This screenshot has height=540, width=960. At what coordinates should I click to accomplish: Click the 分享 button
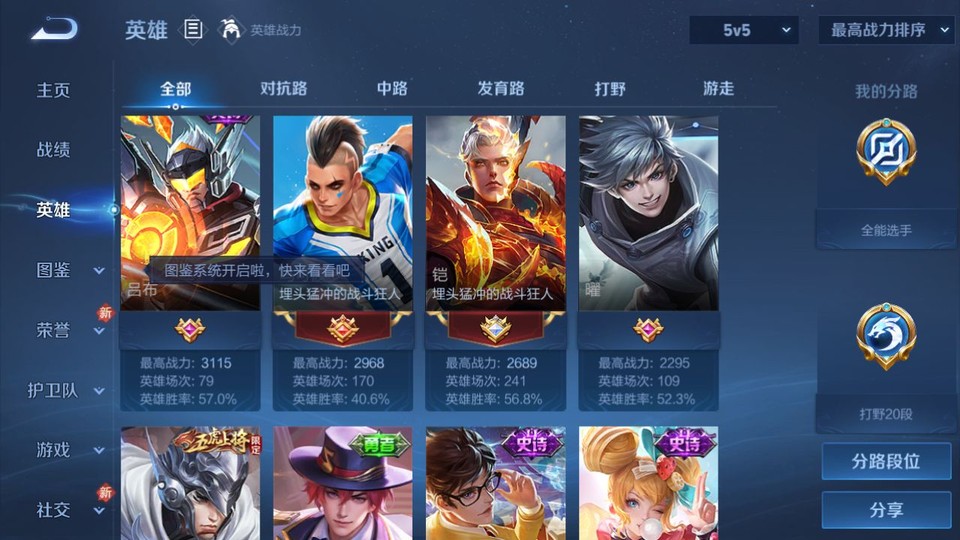point(886,510)
